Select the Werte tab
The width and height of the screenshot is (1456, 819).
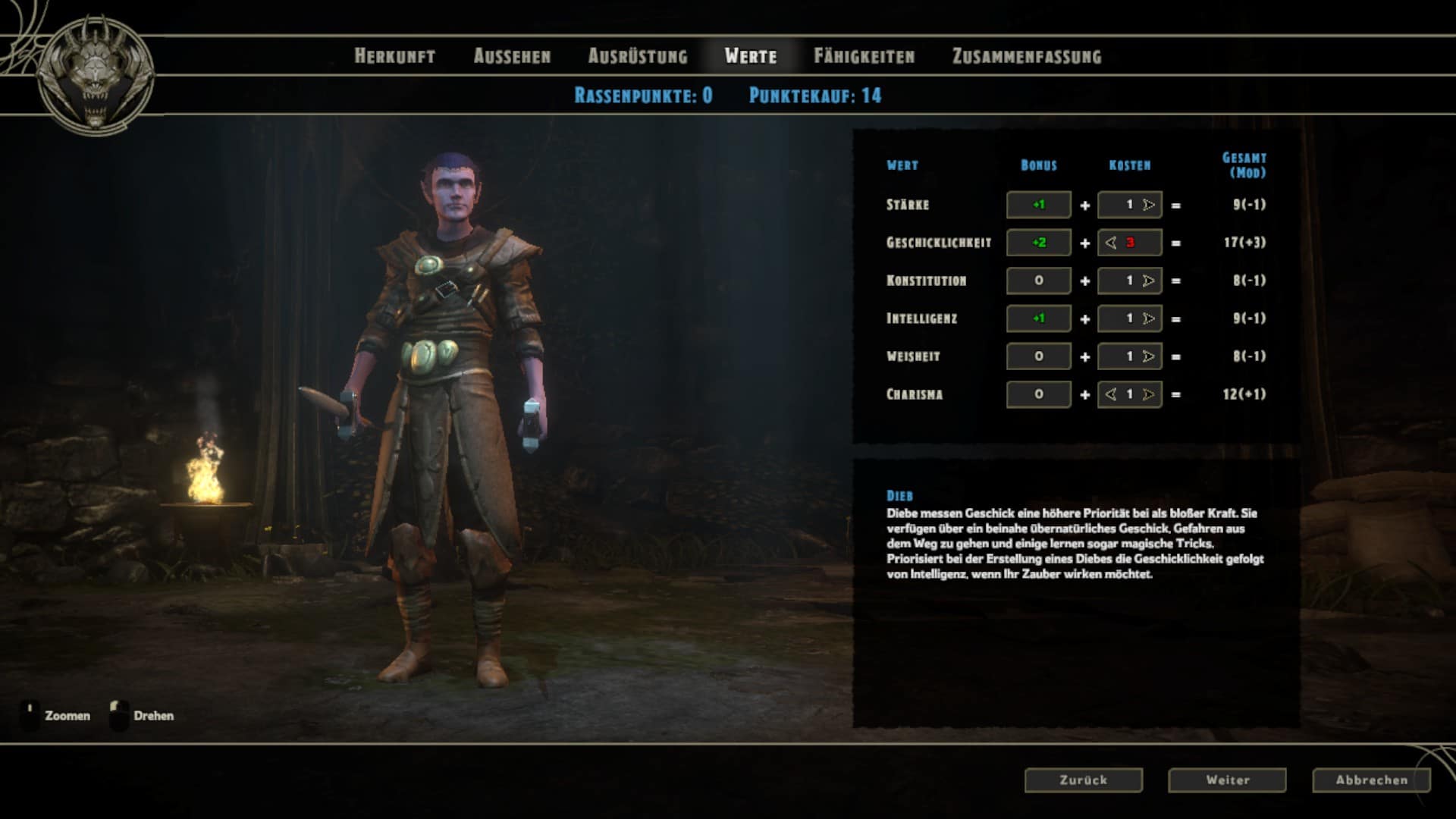tap(751, 56)
